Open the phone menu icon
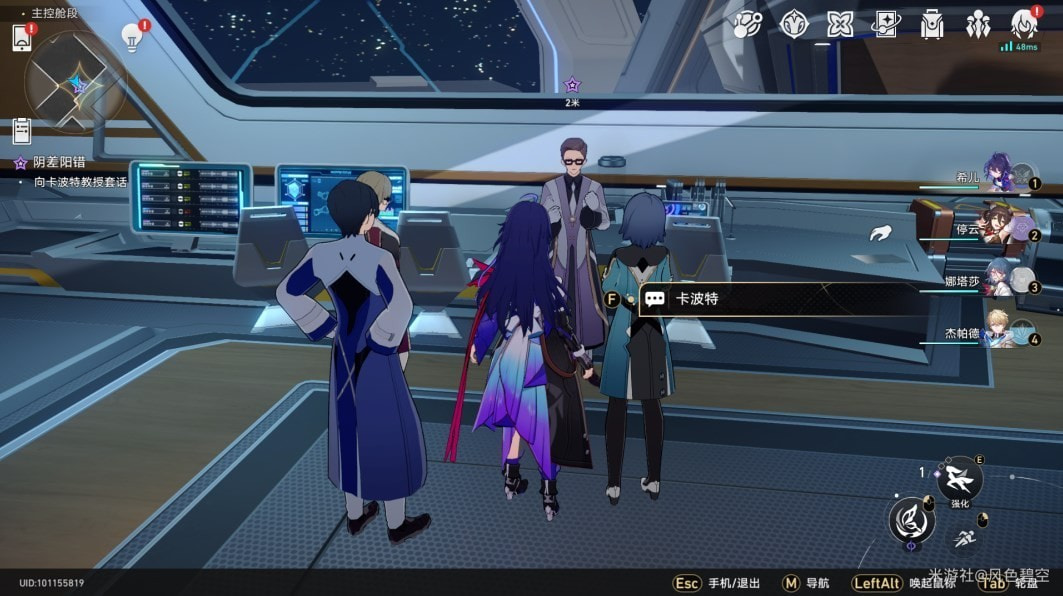Screen dimensions: 1063x596 click(22, 38)
